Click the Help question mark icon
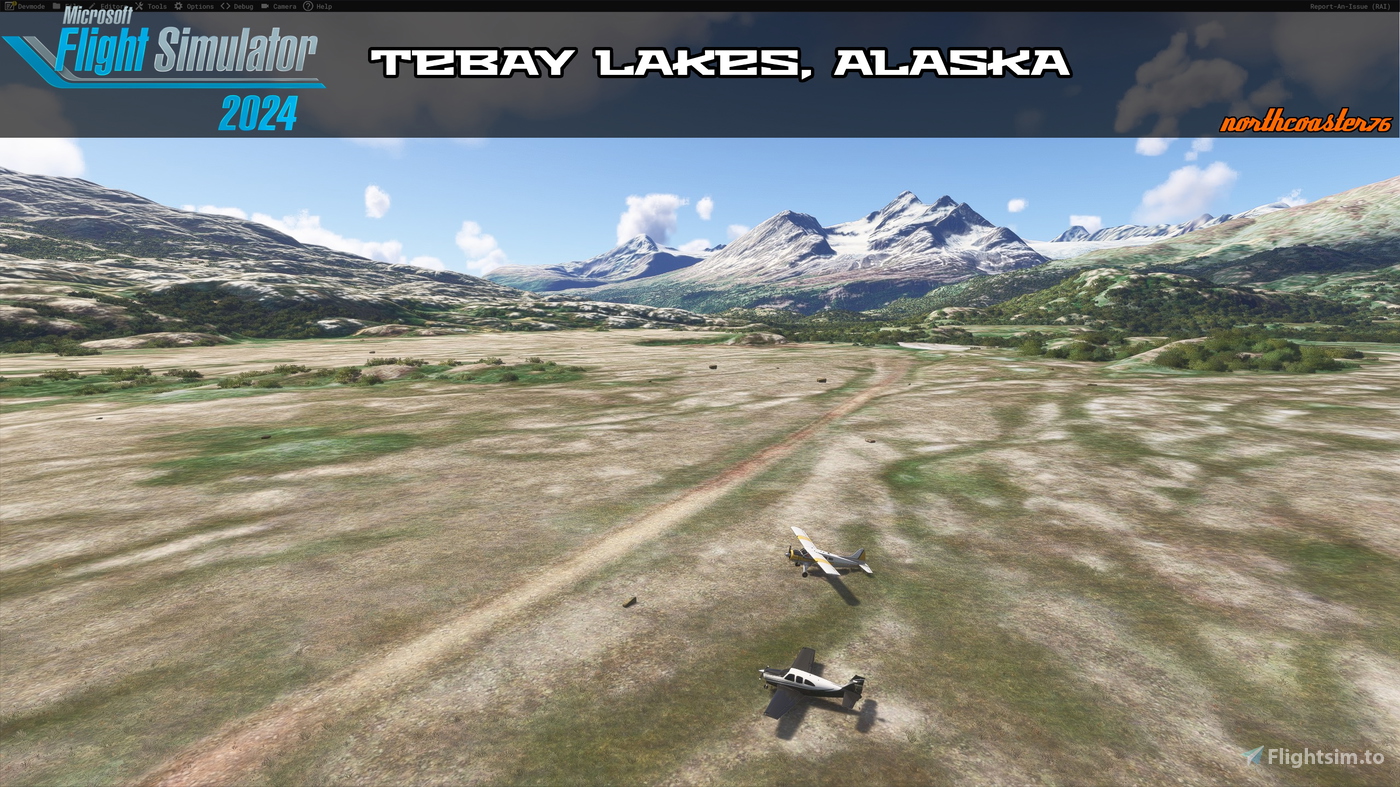 307,5
